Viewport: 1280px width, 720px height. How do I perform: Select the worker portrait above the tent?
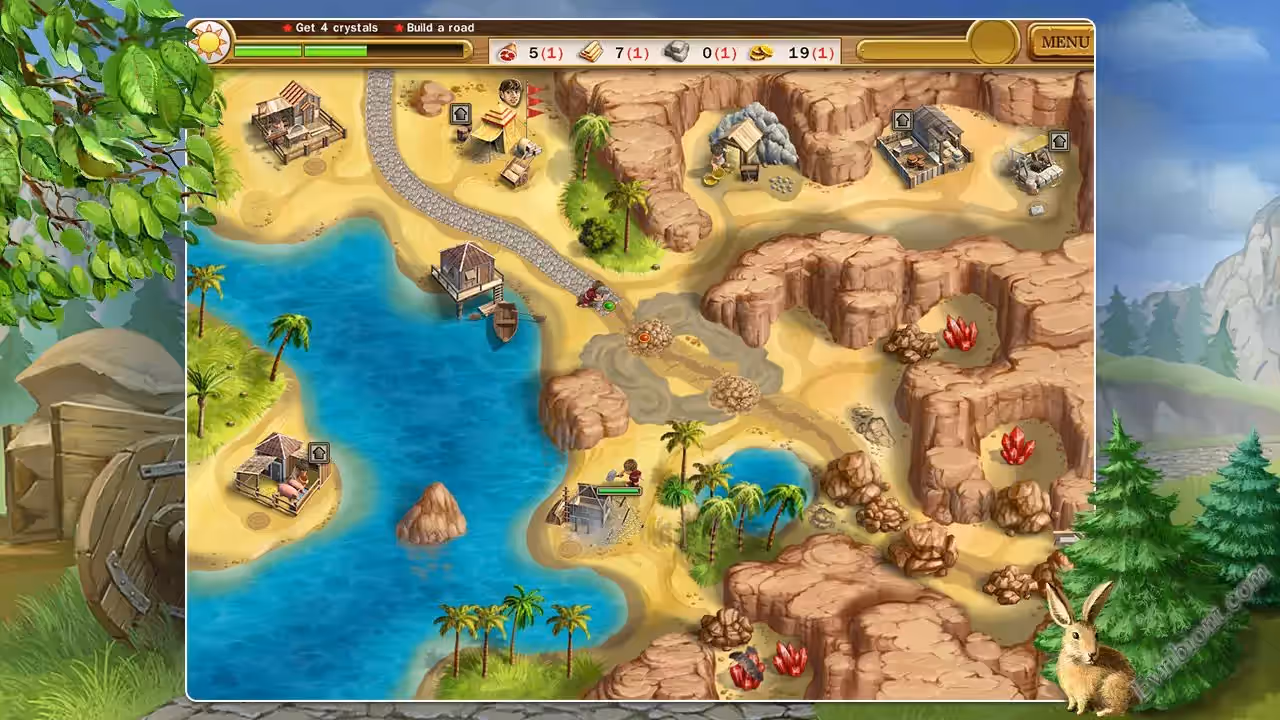(510, 92)
